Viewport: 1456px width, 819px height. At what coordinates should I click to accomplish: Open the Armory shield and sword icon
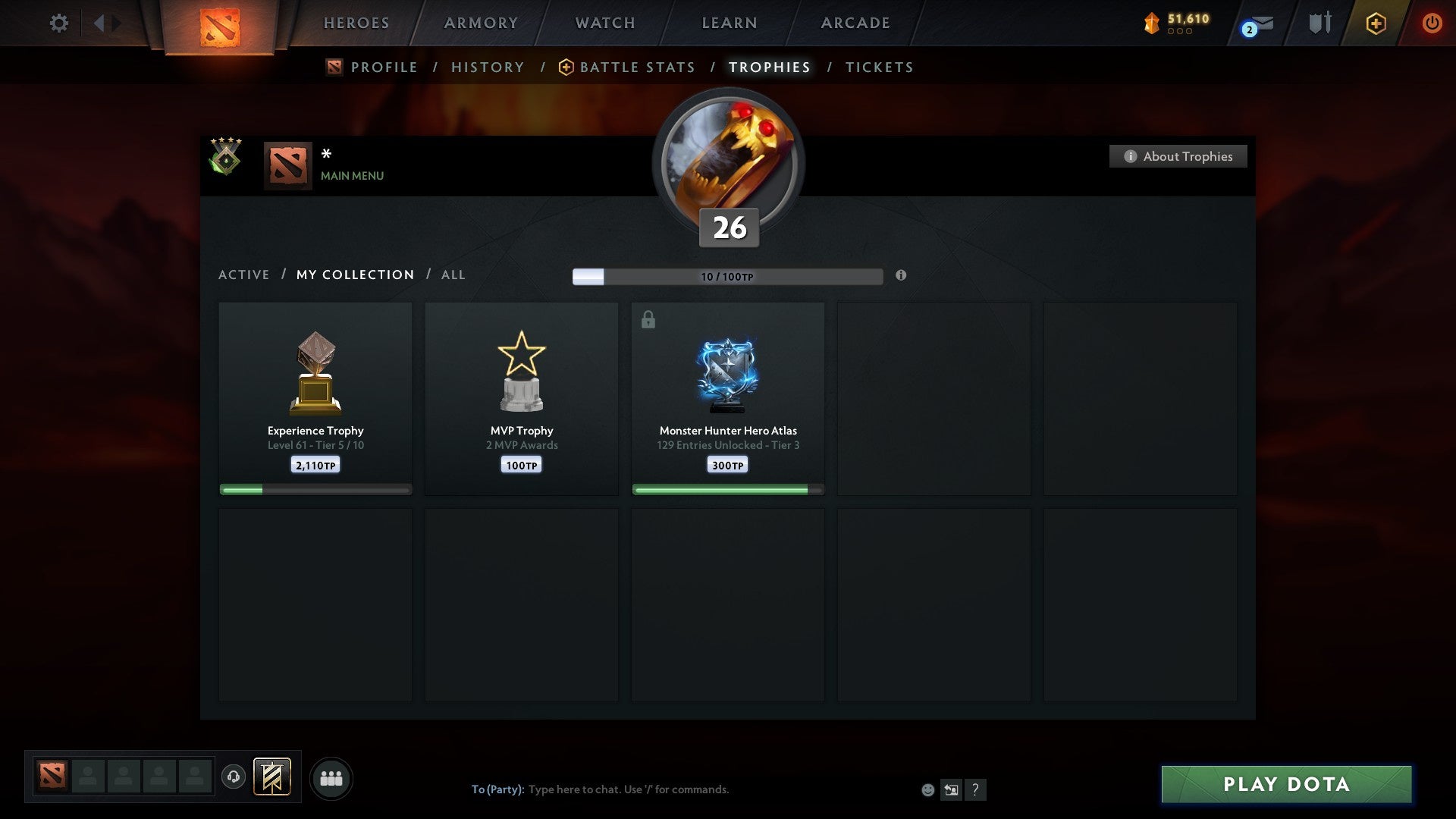pos(1319,23)
